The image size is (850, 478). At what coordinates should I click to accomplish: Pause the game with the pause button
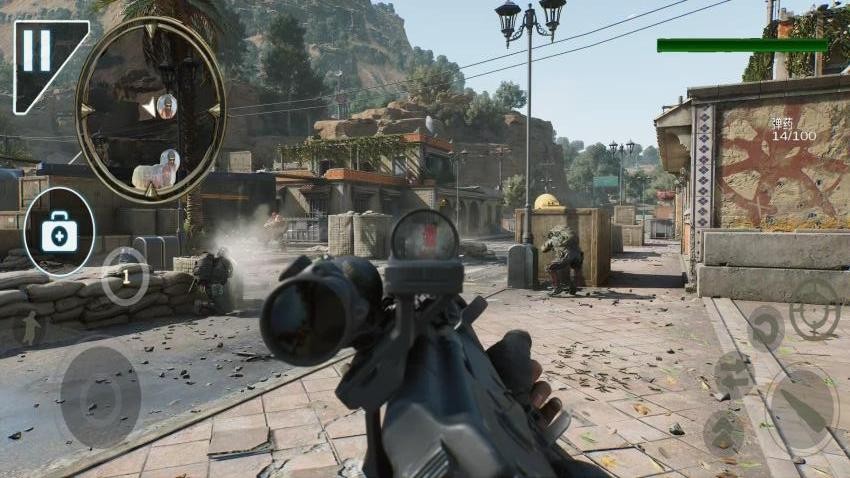[38, 51]
